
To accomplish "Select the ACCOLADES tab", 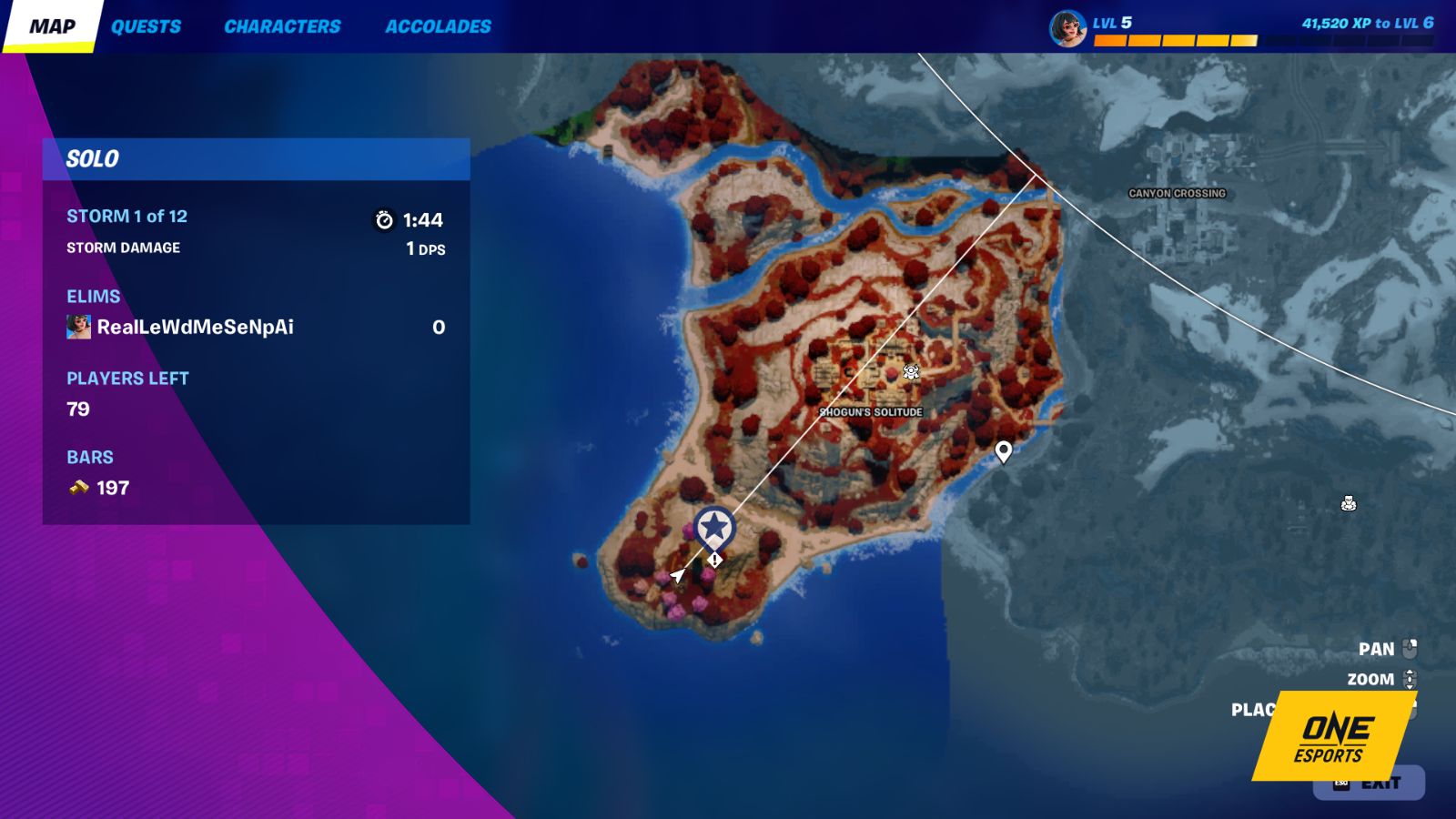I will 438,26.
